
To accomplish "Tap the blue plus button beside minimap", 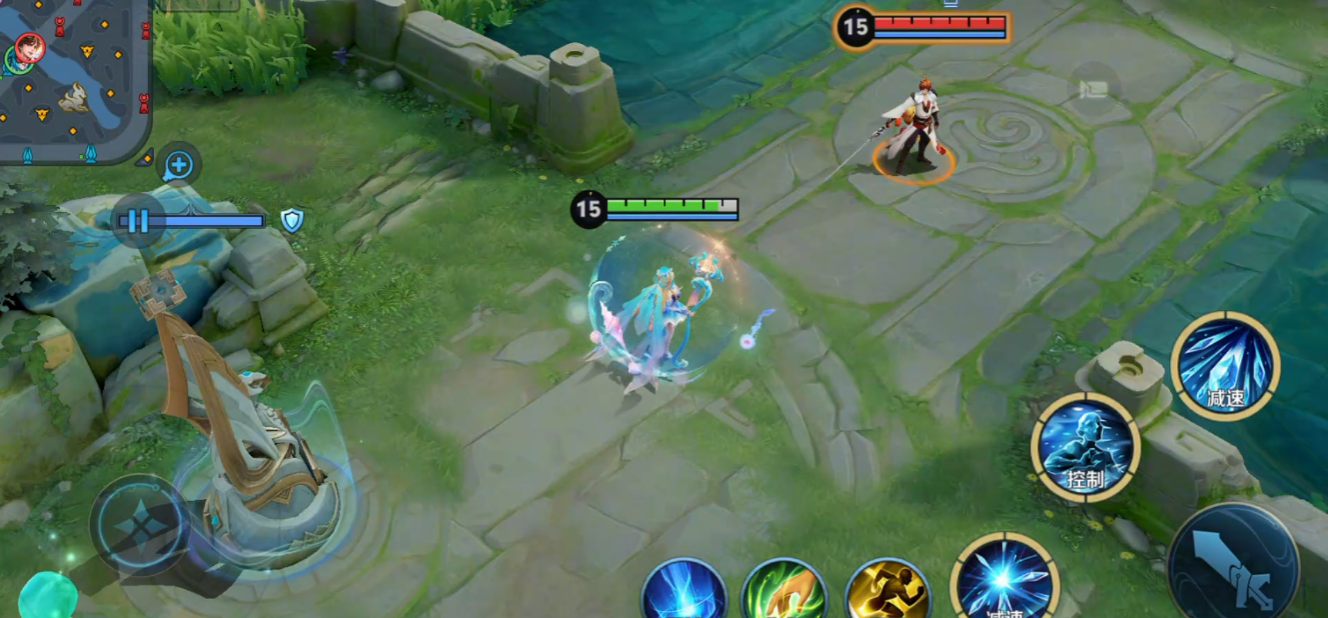I will coord(178,165).
